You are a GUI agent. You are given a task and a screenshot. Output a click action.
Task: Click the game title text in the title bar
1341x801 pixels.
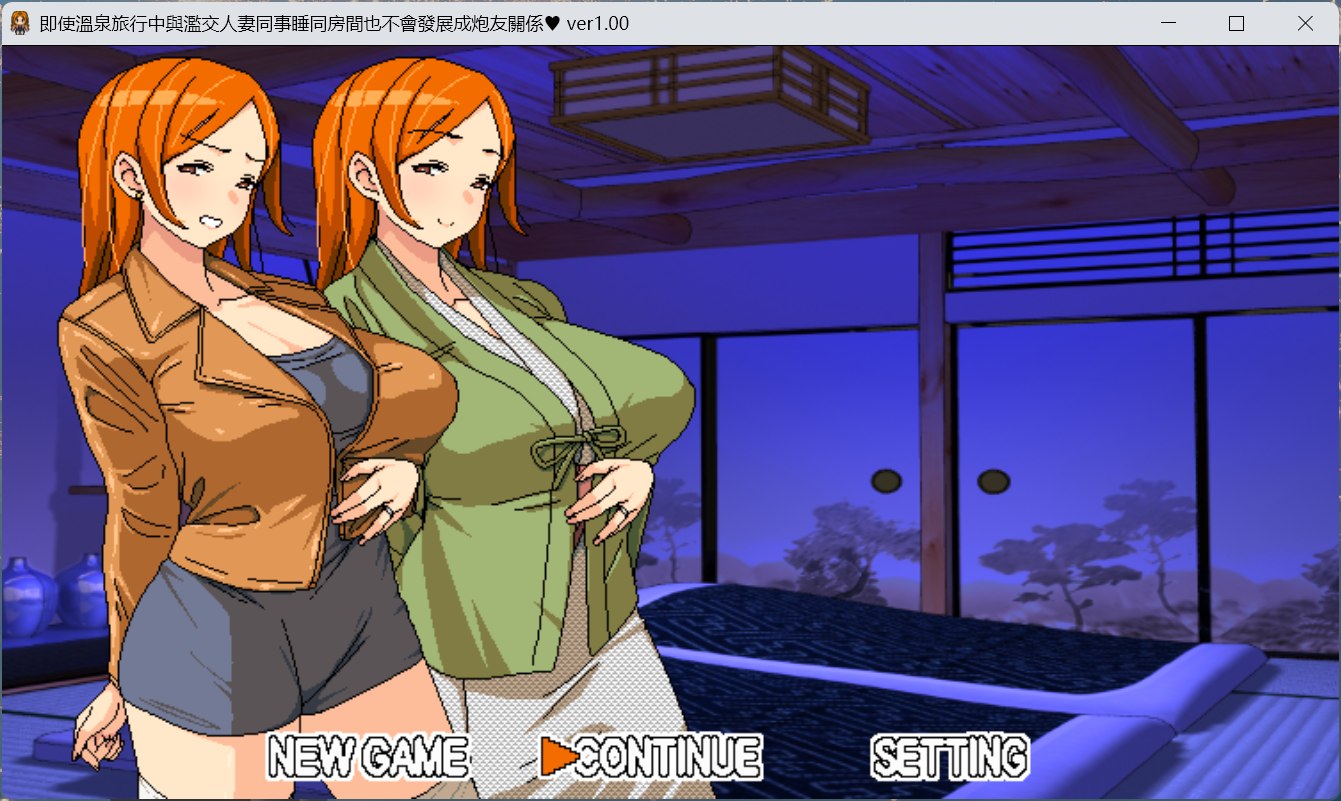point(300,22)
